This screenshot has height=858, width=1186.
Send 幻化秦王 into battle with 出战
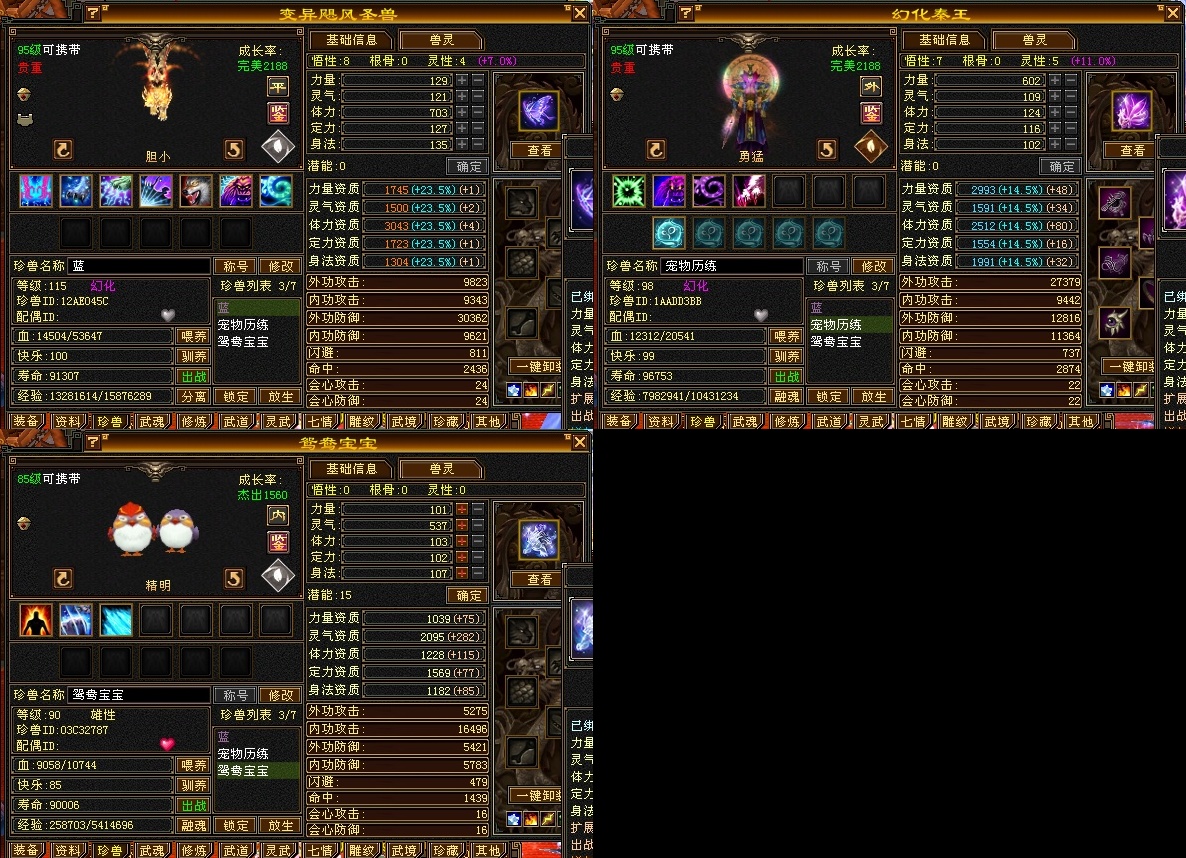pyautogui.click(x=786, y=376)
